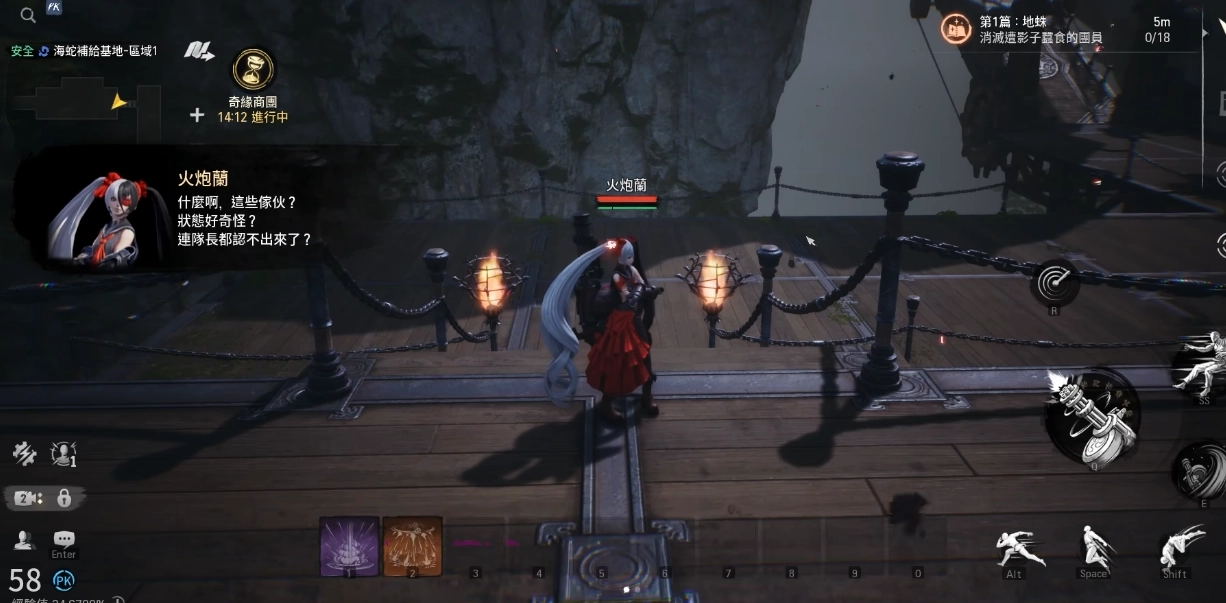Tap the jump action icon

pos(1094,548)
